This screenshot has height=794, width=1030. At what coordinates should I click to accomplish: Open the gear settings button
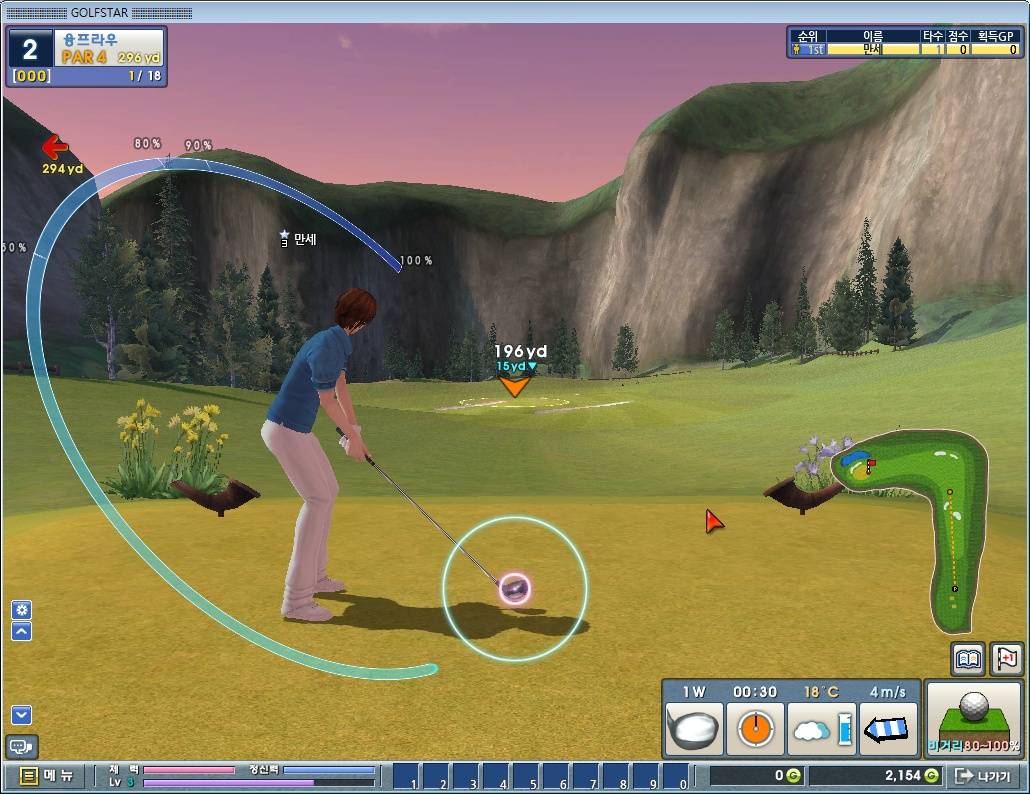click(21, 610)
